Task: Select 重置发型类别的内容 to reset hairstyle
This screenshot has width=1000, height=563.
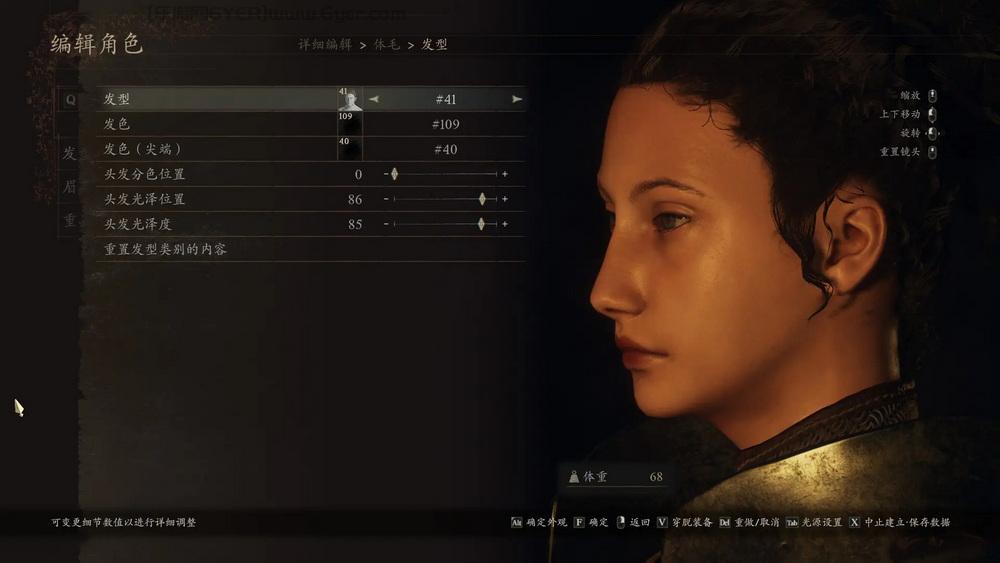Action: [x=166, y=249]
